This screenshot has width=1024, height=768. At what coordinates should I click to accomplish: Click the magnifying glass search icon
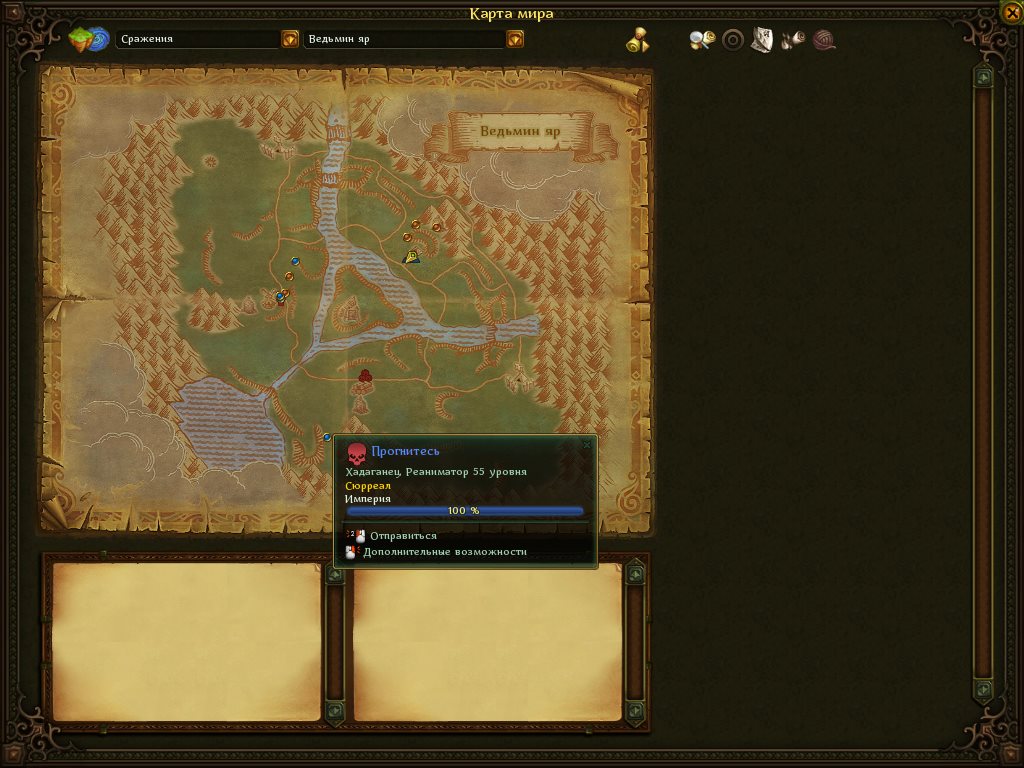point(702,40)
